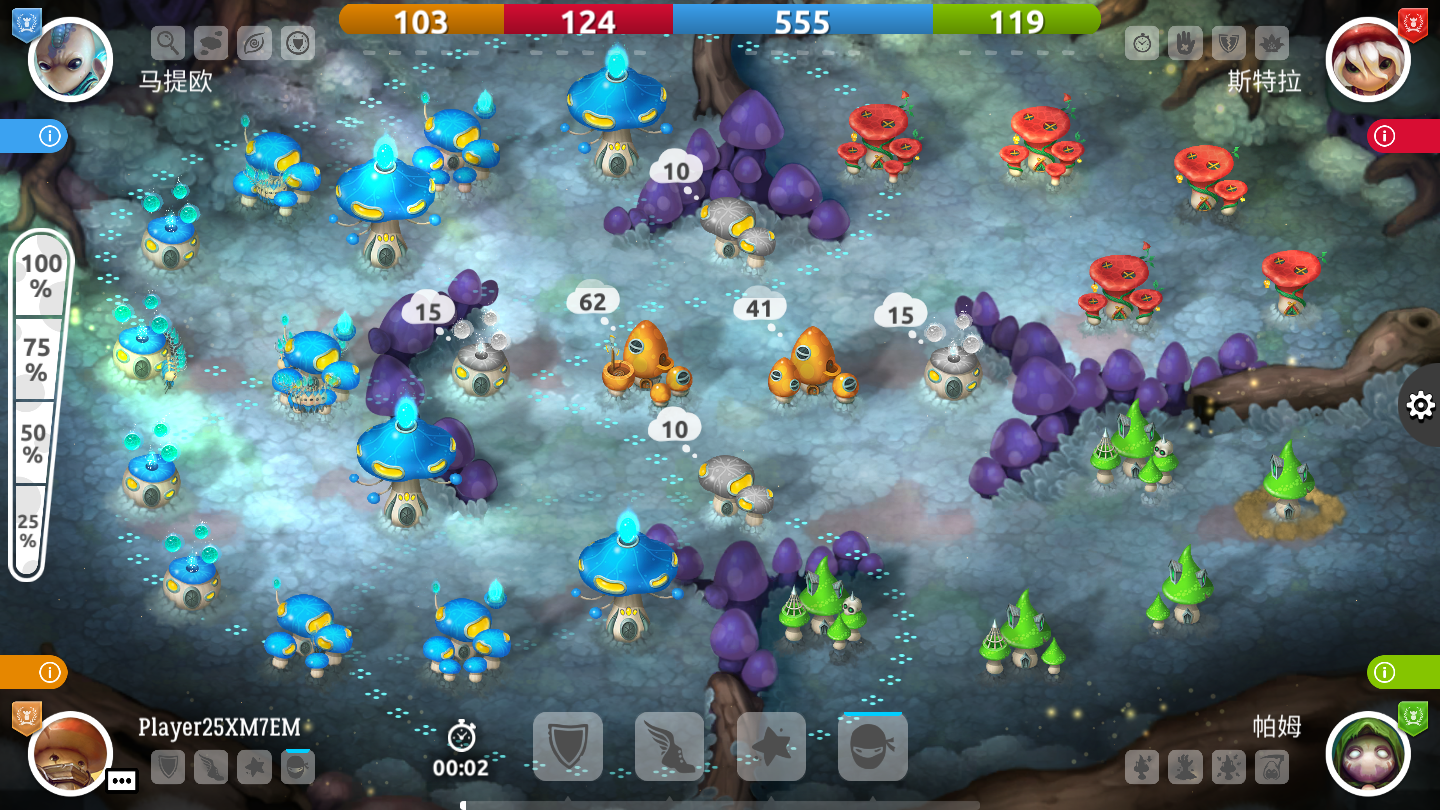Image resolution: width=1440 pixels, height=810 pixels.
Task: Click 斯特拉's red-haired hero portrait
Action: [1367, 59]
